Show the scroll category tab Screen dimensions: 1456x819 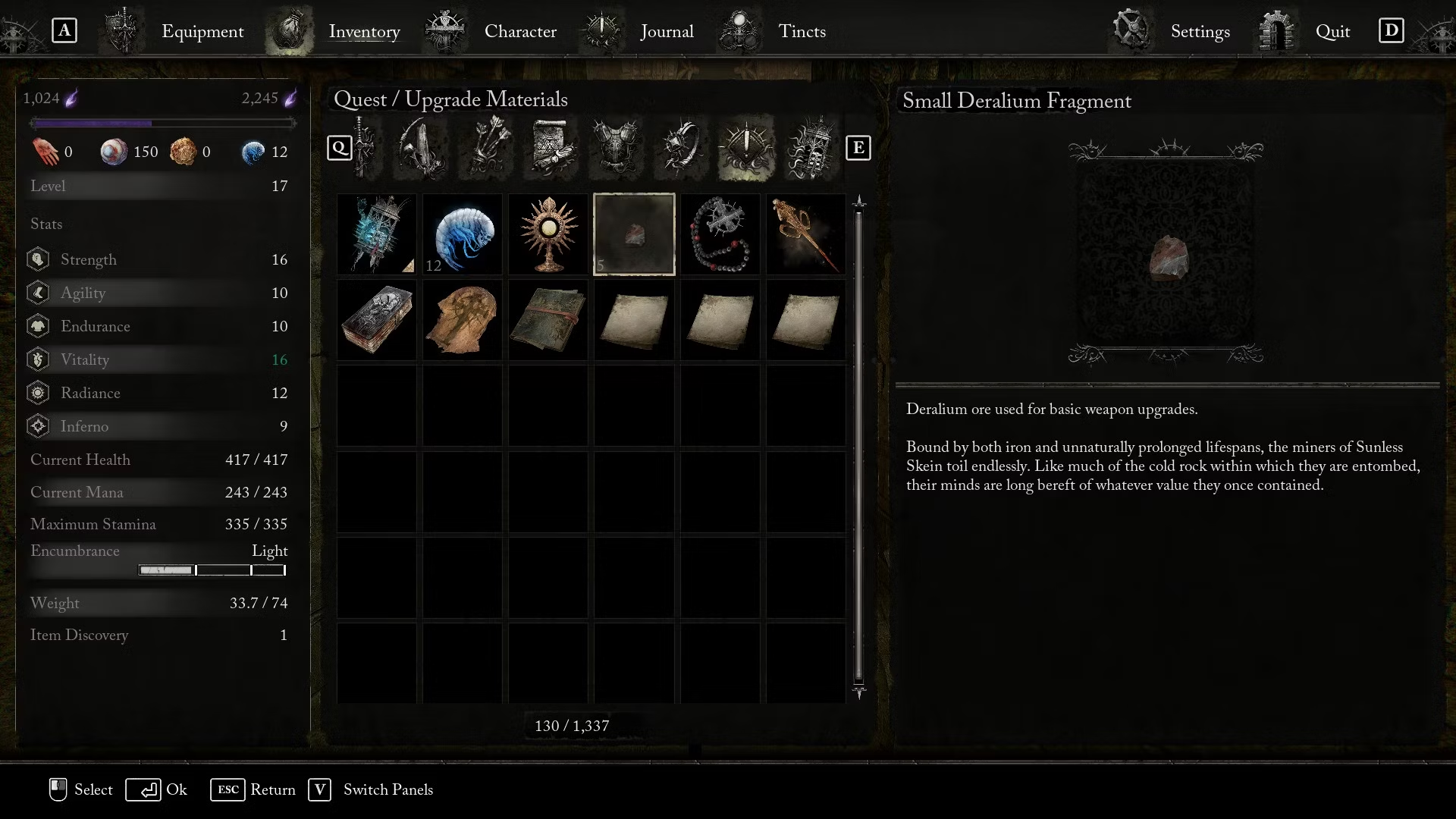click(551, 147)
